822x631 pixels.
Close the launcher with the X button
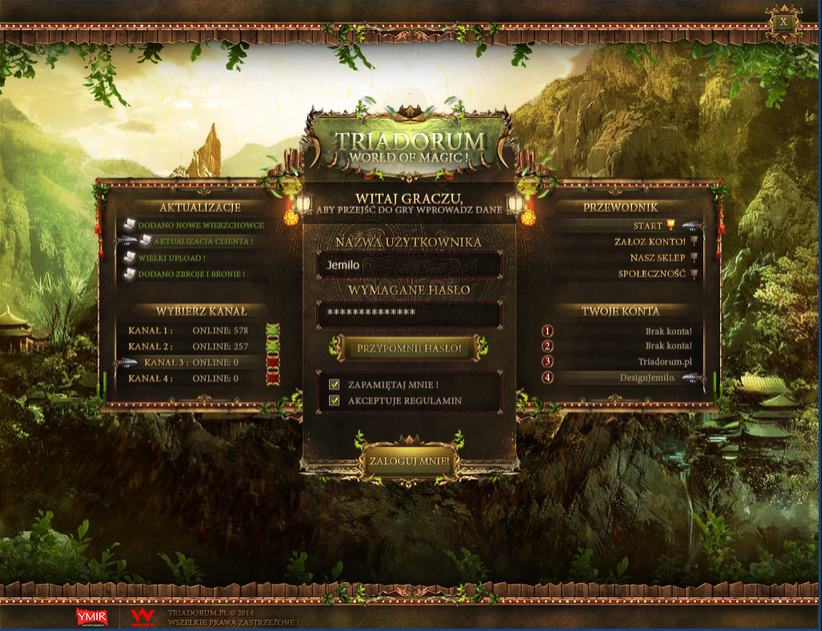(x=785, y=20)
